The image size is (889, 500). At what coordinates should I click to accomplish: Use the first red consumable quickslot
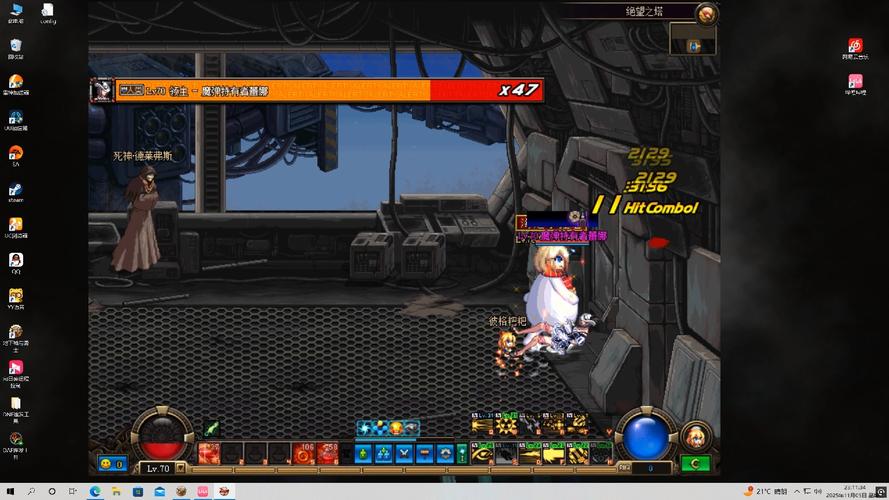point(209,455)
